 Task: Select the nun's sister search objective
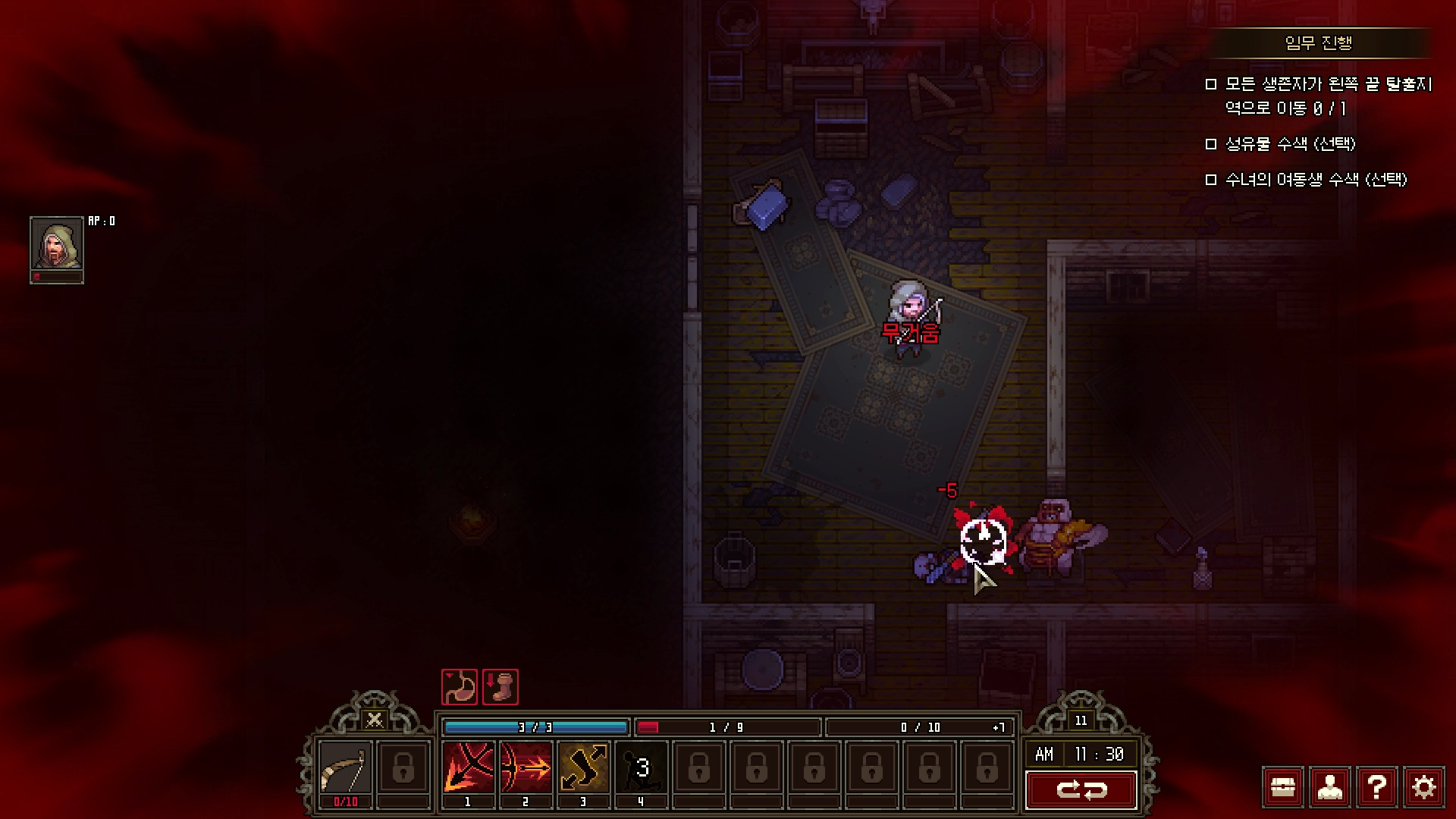1316,180
